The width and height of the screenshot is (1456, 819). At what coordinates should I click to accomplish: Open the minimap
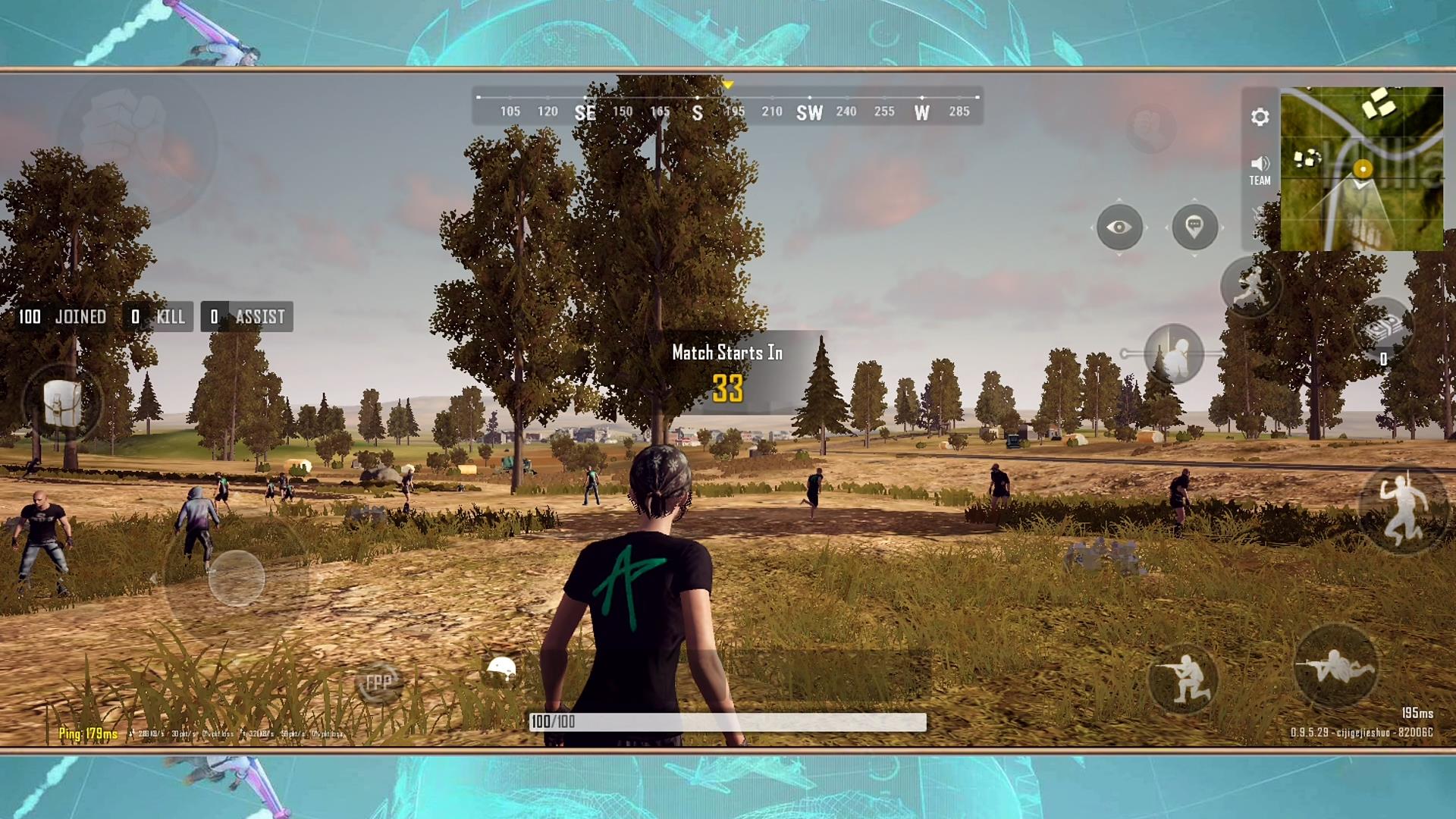coord(1361,169)
